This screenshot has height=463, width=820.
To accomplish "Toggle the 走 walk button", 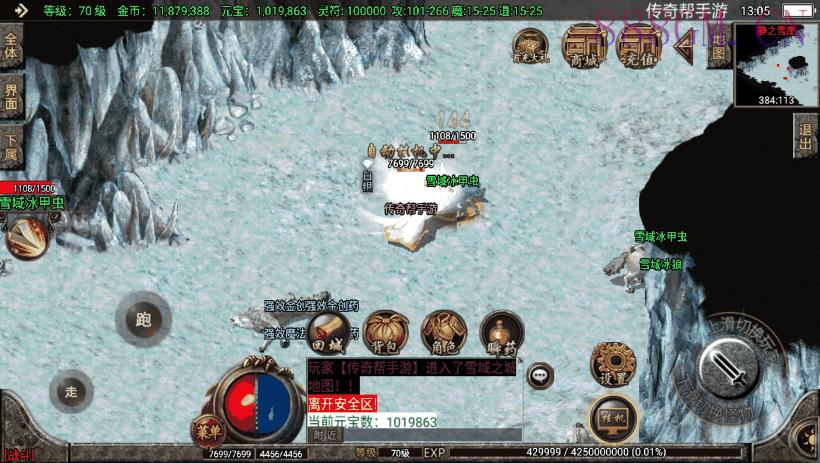I will [x=70, y=390].
